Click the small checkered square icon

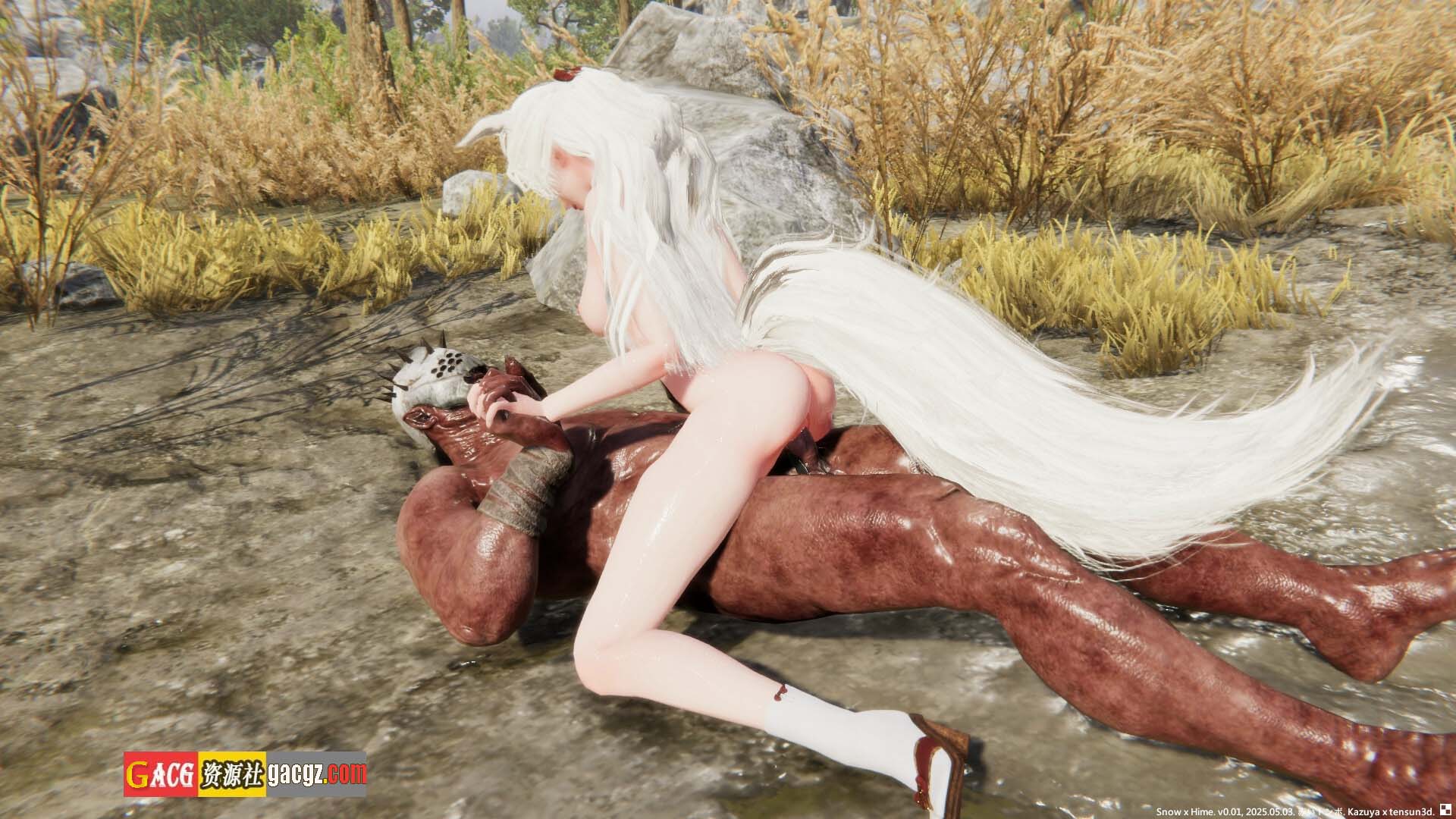[1445, 810]
